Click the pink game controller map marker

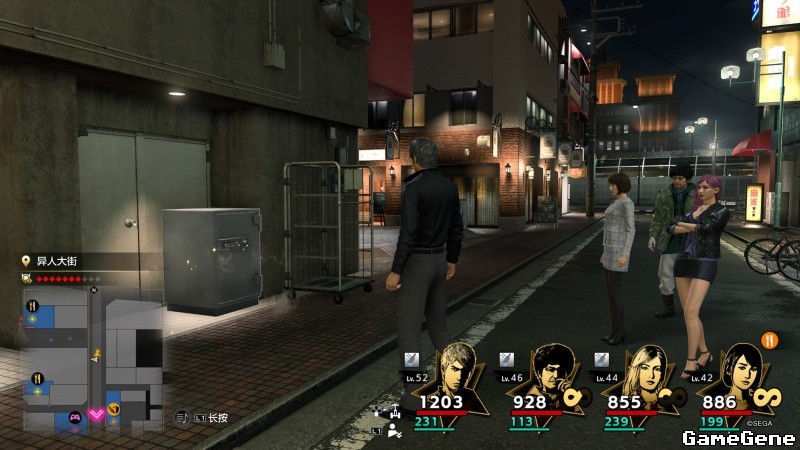(73, 417)
